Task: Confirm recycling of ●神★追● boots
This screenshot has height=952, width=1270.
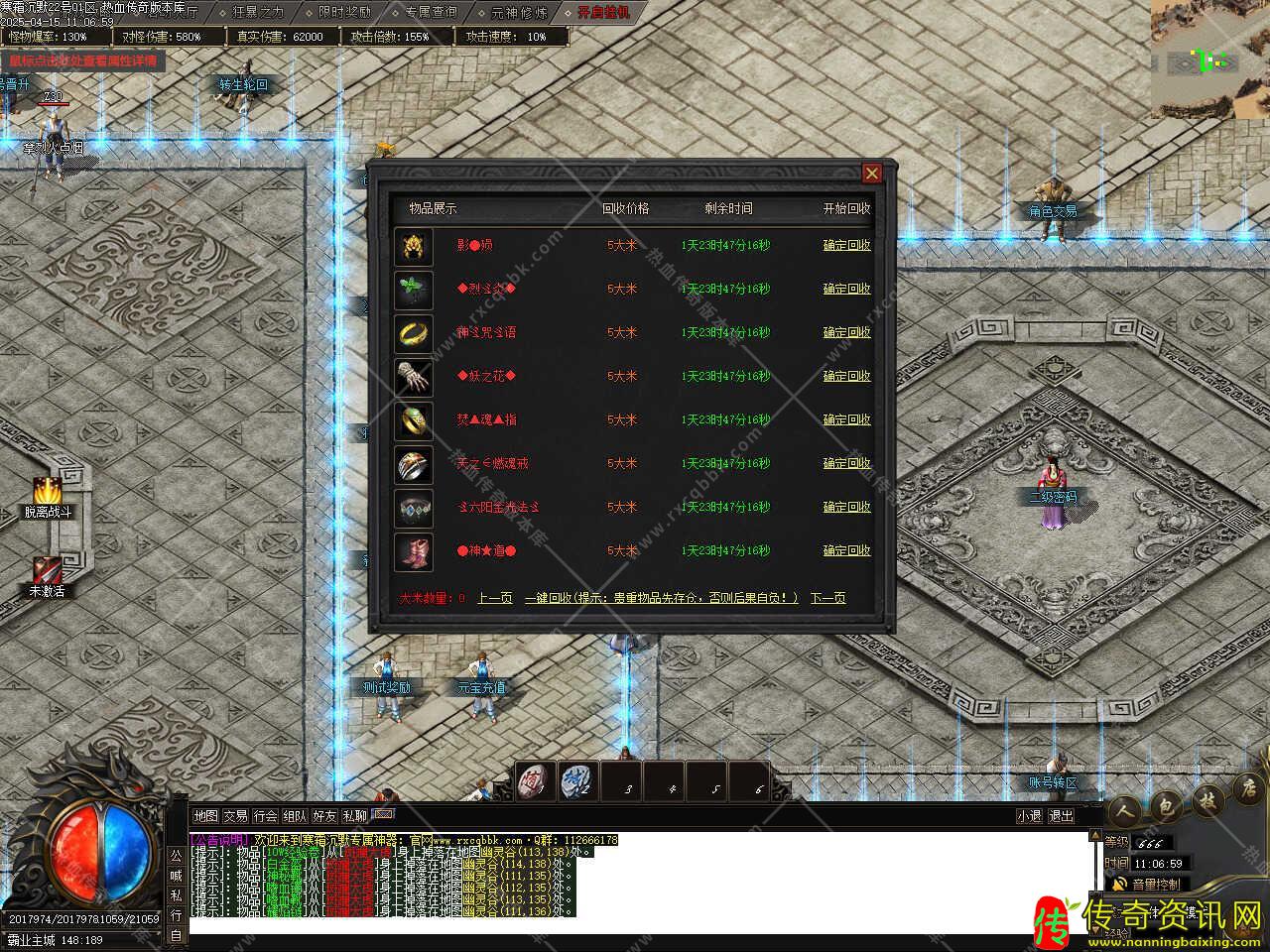Action: tap(846, 550)
